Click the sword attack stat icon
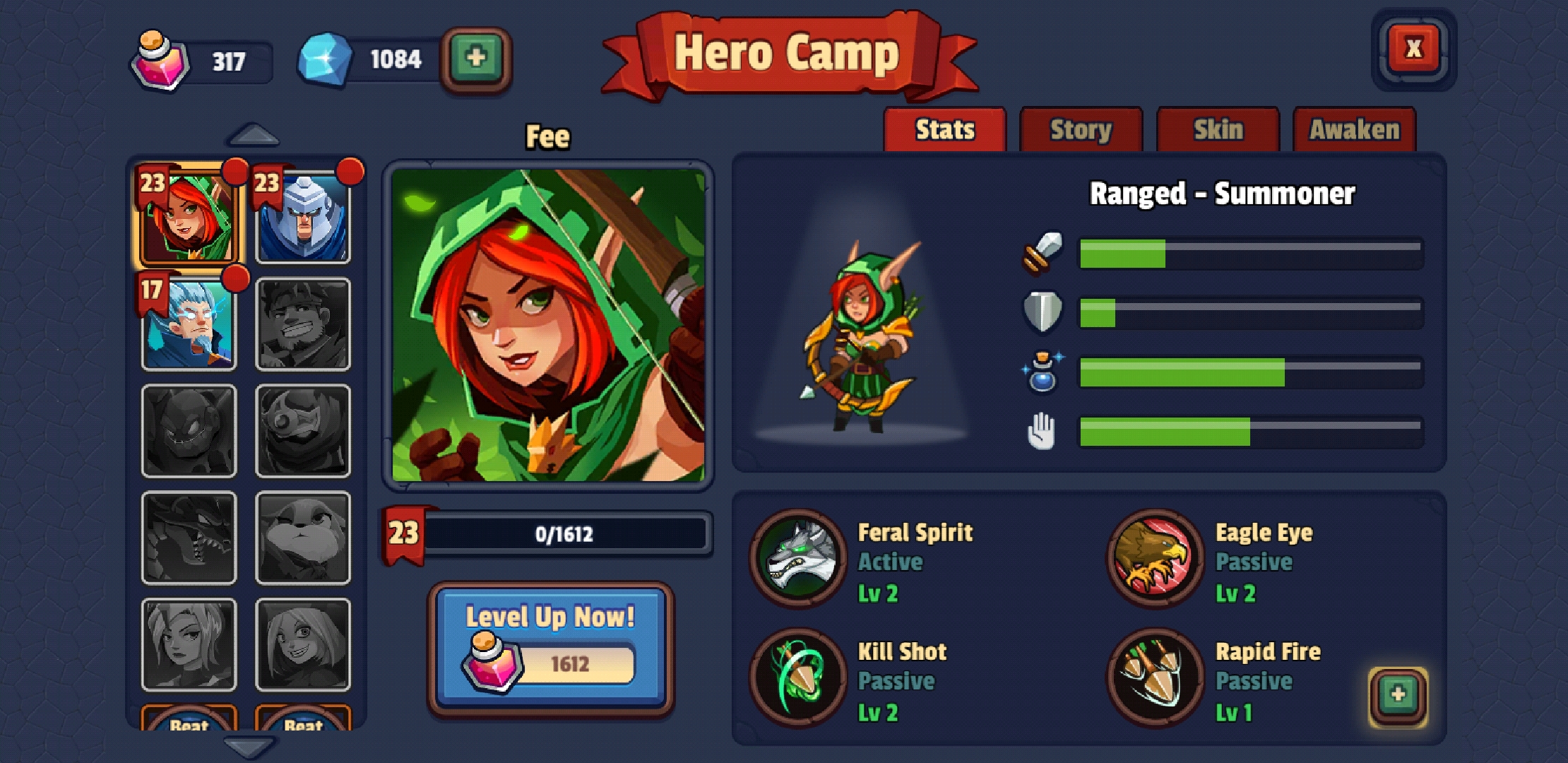This screenshot has width=1568, height=763. pos(1043,253)
